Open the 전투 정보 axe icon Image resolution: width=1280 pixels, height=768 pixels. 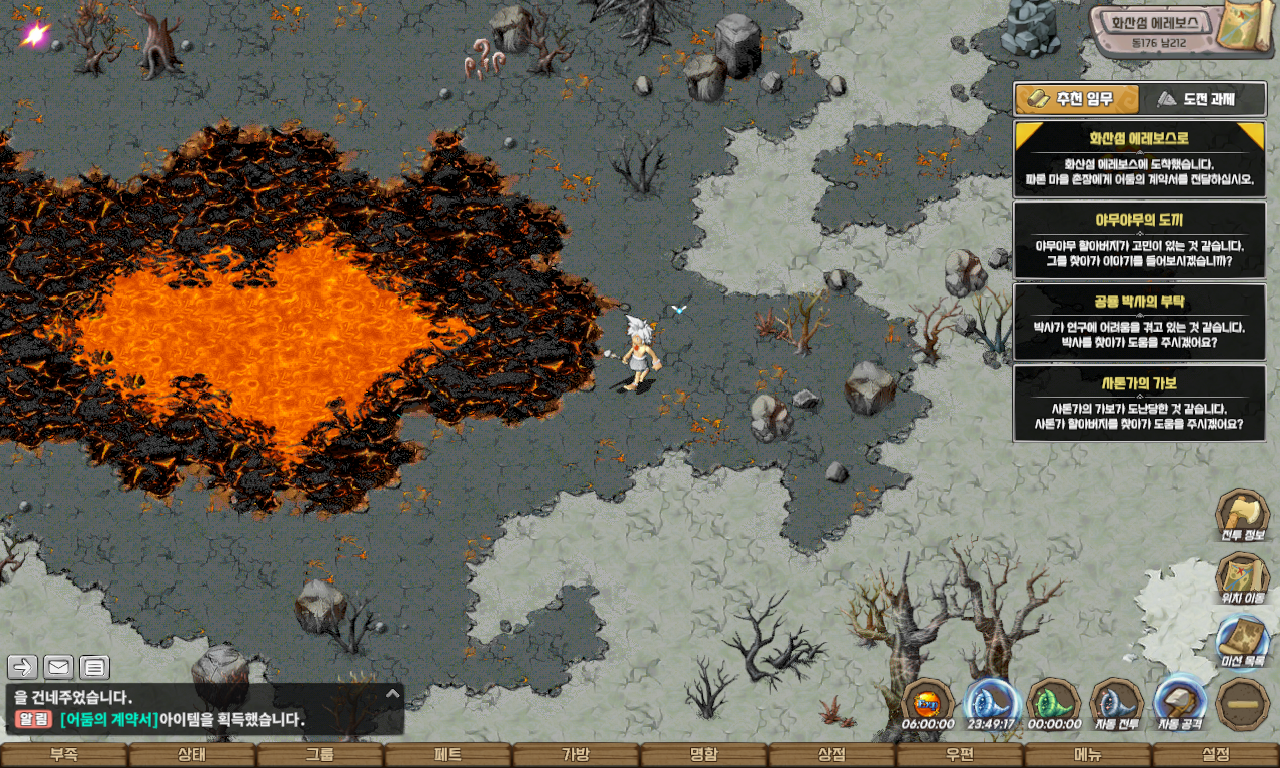(x=1242, y=515)
